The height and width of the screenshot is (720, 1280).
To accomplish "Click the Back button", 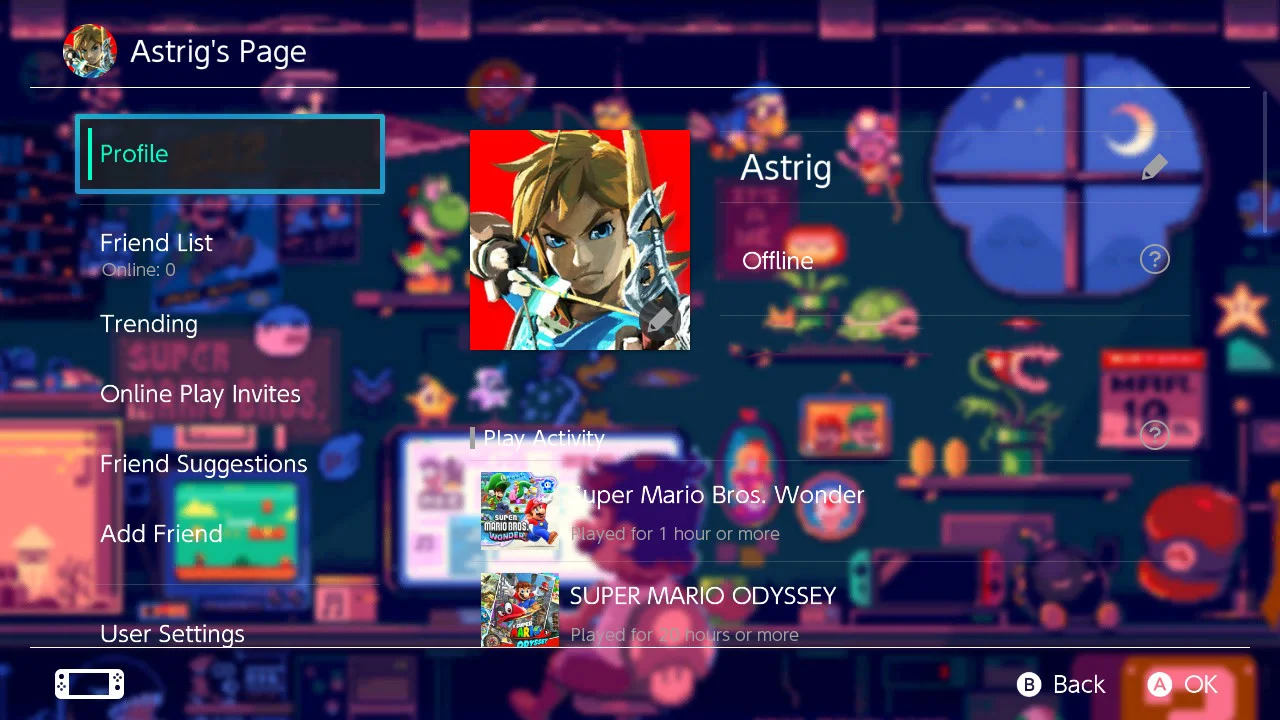I will (x=1062, y=684).
